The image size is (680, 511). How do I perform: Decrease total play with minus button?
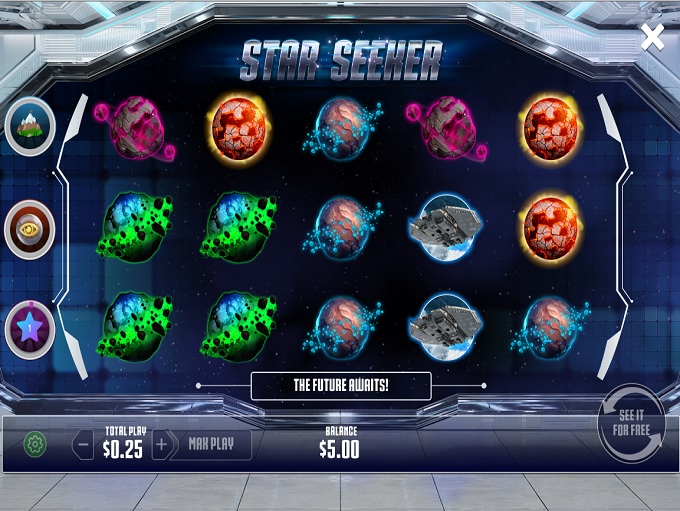click(x=84, y=445)
